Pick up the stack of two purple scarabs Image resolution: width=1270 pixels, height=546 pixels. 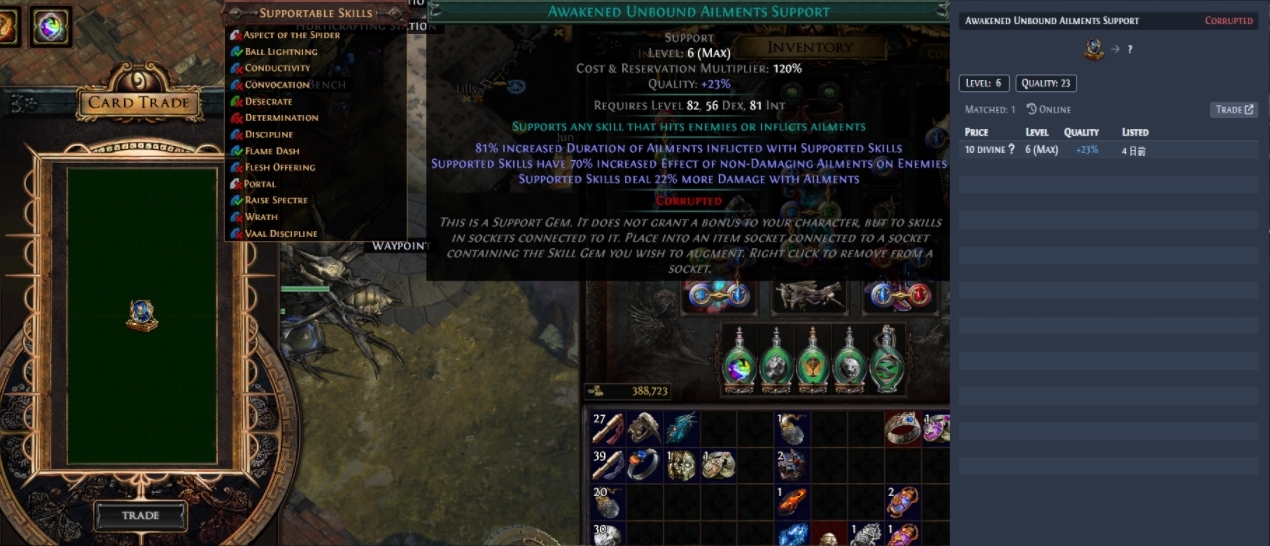tap(902, 500)
